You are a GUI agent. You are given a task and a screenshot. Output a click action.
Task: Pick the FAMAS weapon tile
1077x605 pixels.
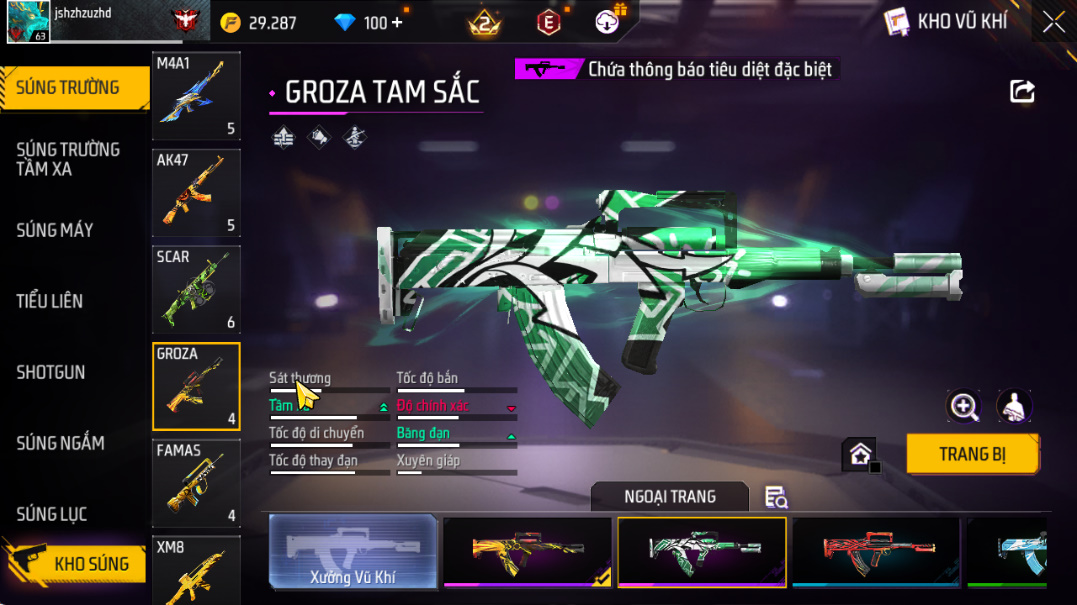[x=196, y=484]
